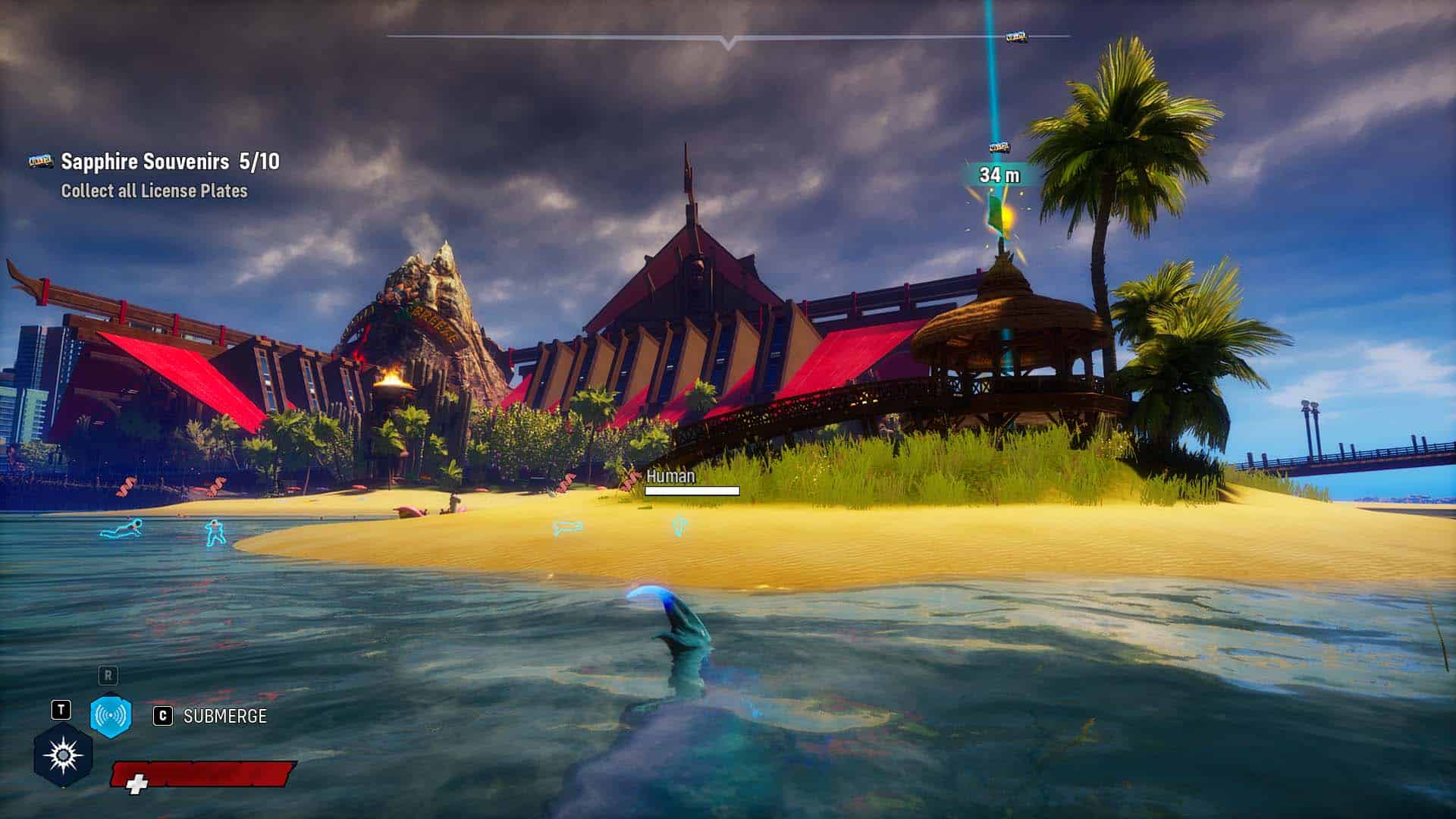Click the 34 m license plate waypoint

tap(999, 174)
